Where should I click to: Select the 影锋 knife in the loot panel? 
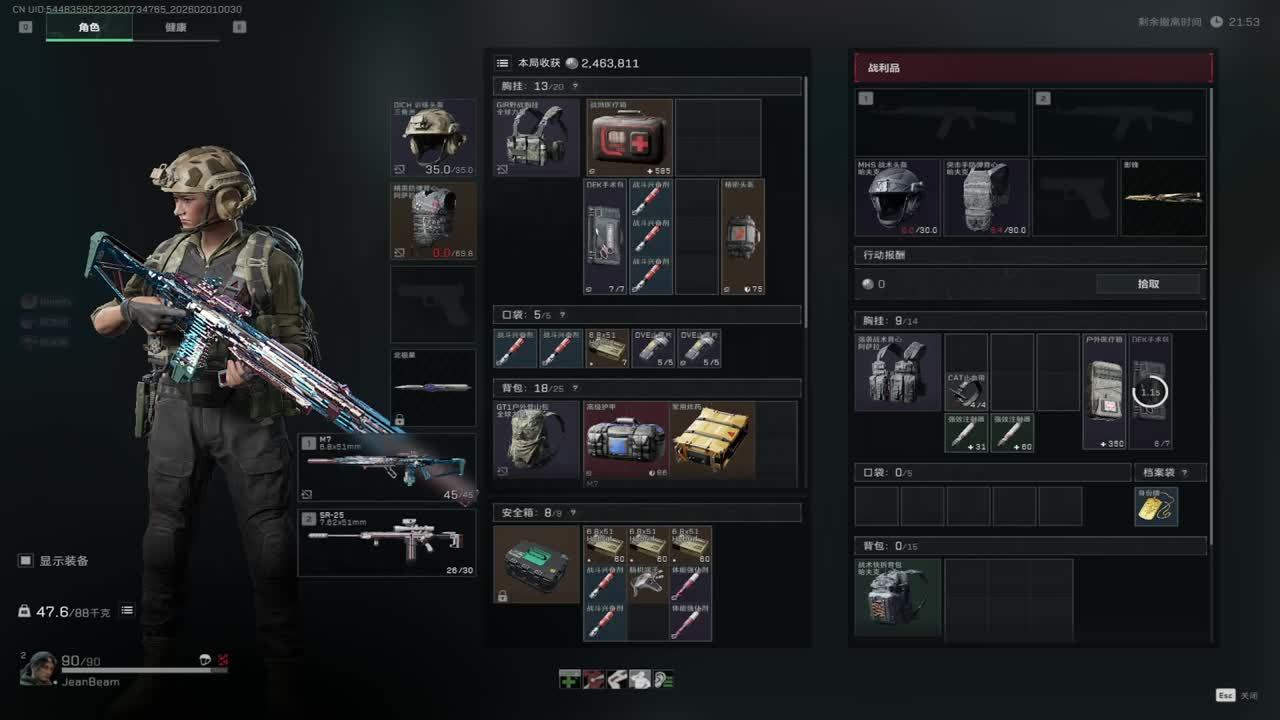coord(1163,198)
